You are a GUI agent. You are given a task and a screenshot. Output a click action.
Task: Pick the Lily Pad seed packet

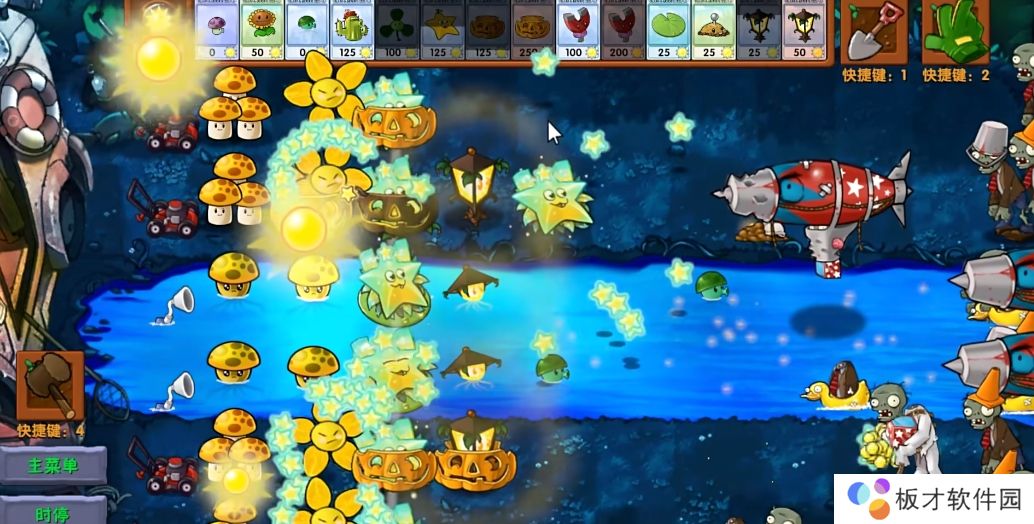(x=668, y=30)
